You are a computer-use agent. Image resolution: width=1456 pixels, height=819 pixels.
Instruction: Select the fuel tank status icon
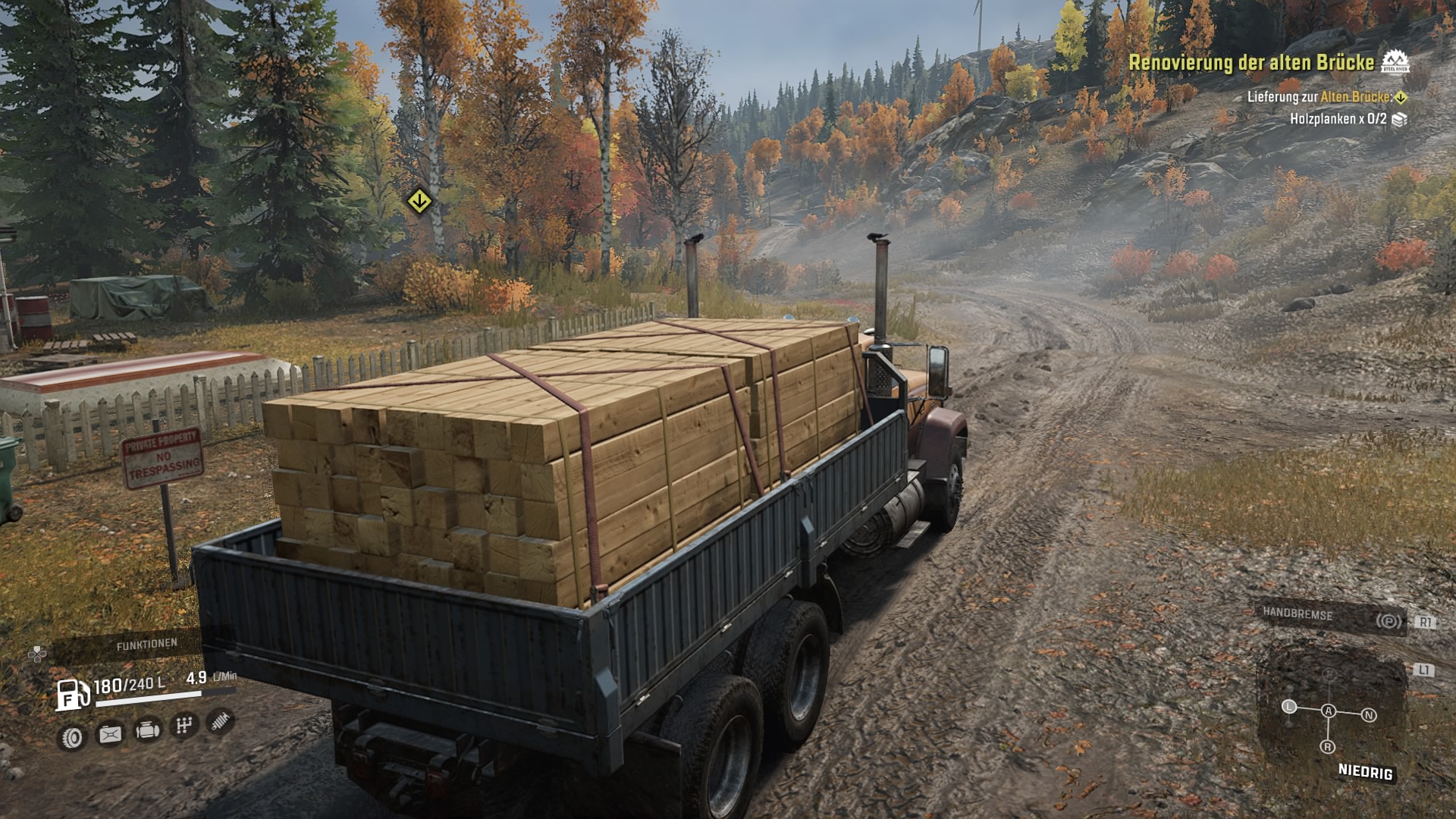(x=110, y=734)
